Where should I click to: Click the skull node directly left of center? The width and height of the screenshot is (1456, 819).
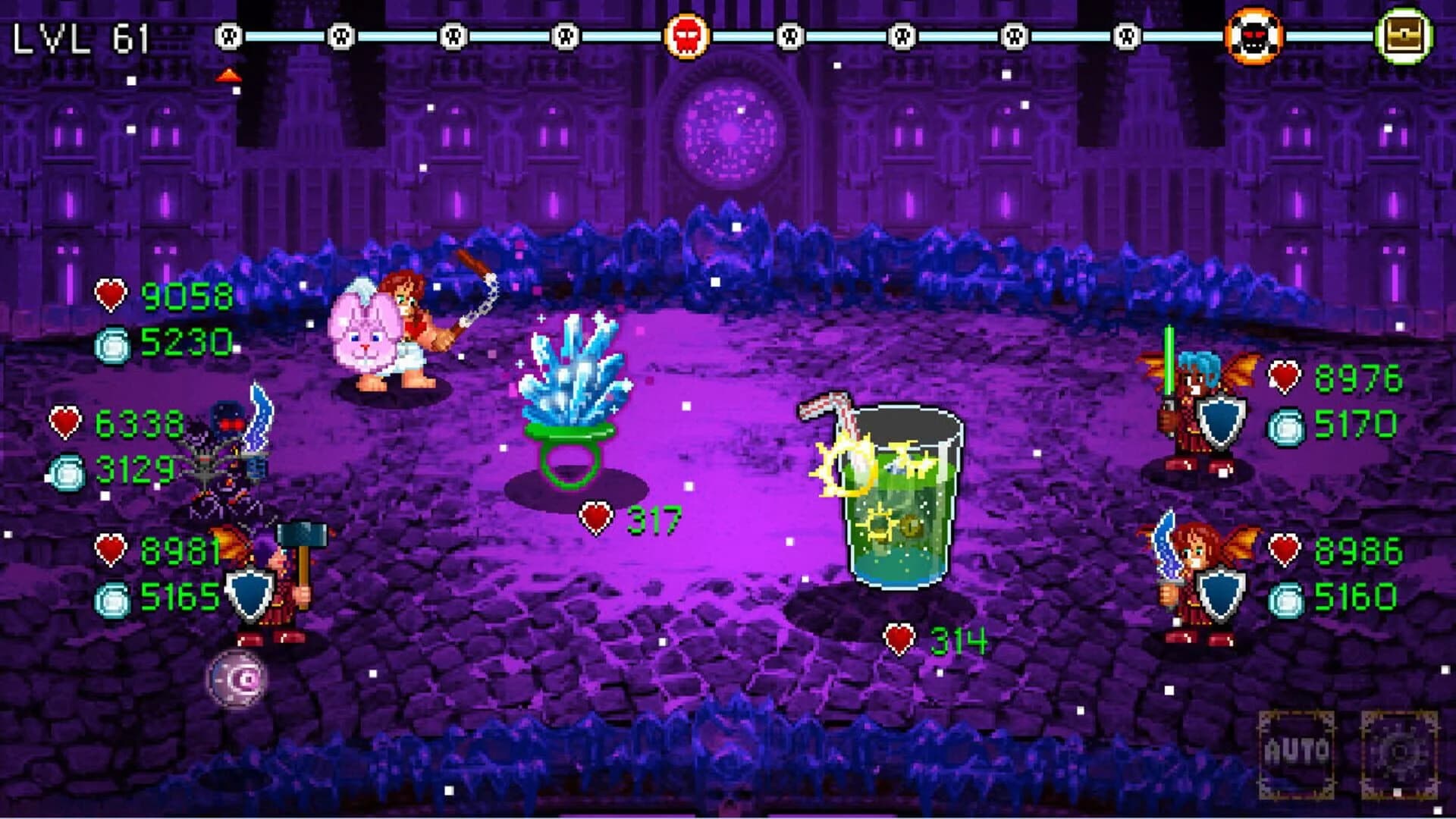(x=565, y=34)
